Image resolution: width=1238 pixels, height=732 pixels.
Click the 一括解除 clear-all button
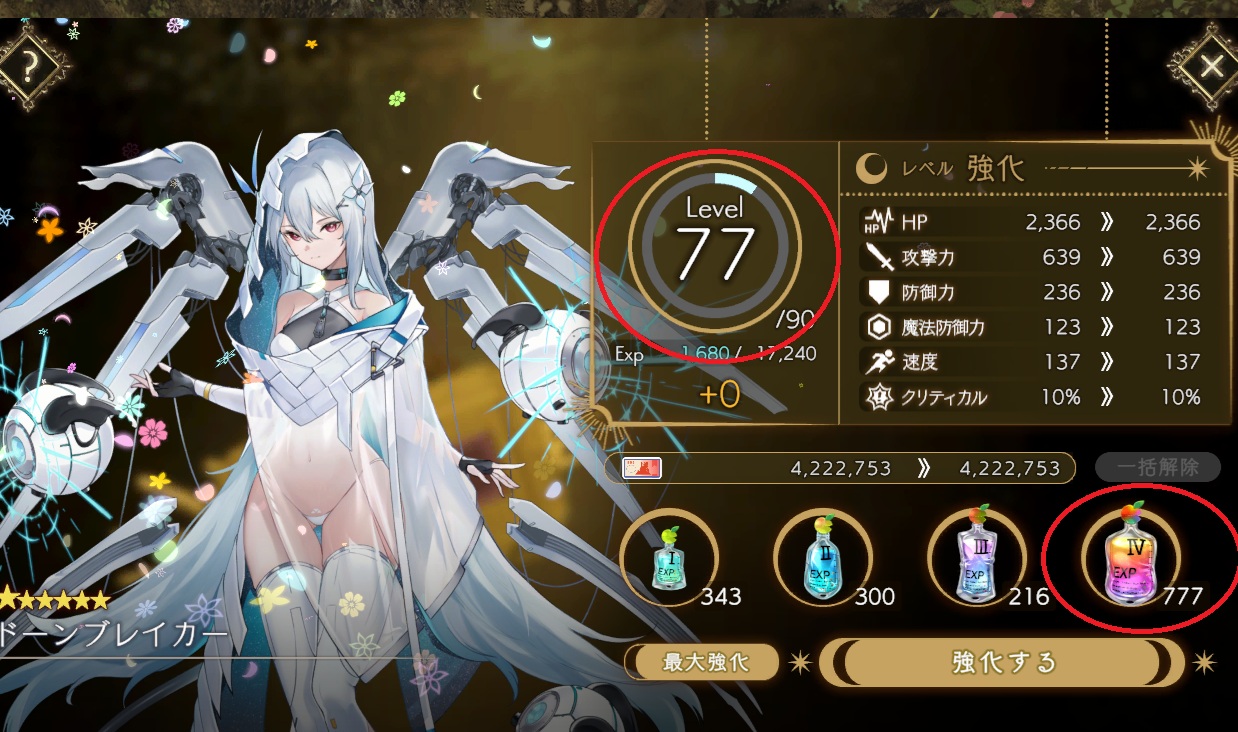click(x=1158, y=467)
